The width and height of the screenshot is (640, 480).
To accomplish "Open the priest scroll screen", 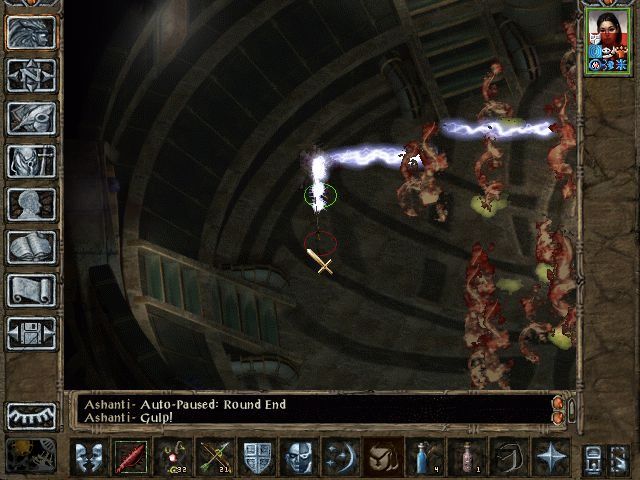I will tap(31, 290).
